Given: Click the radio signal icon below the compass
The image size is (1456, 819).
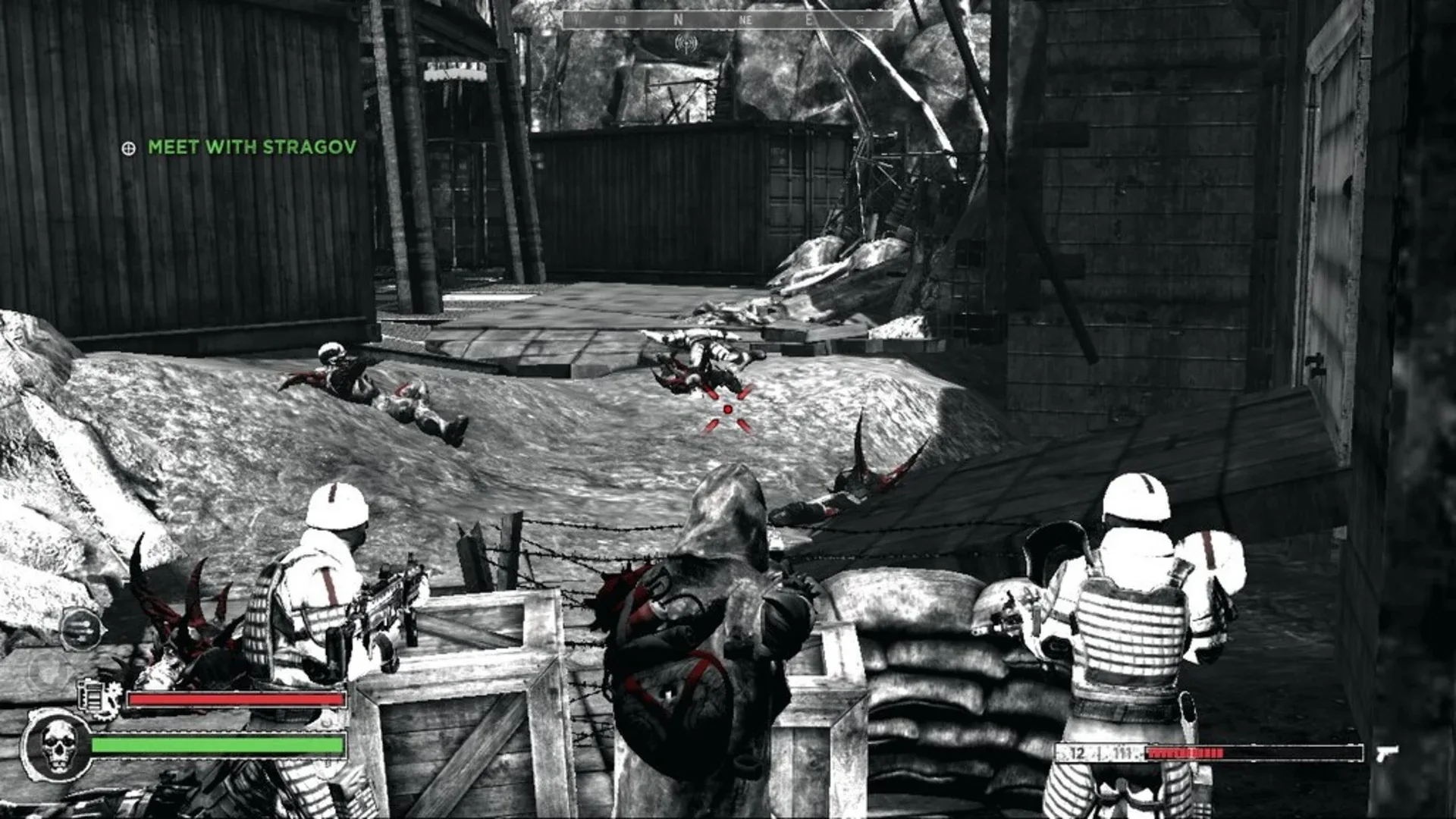Looking at the screenshot, I should 687,42.
